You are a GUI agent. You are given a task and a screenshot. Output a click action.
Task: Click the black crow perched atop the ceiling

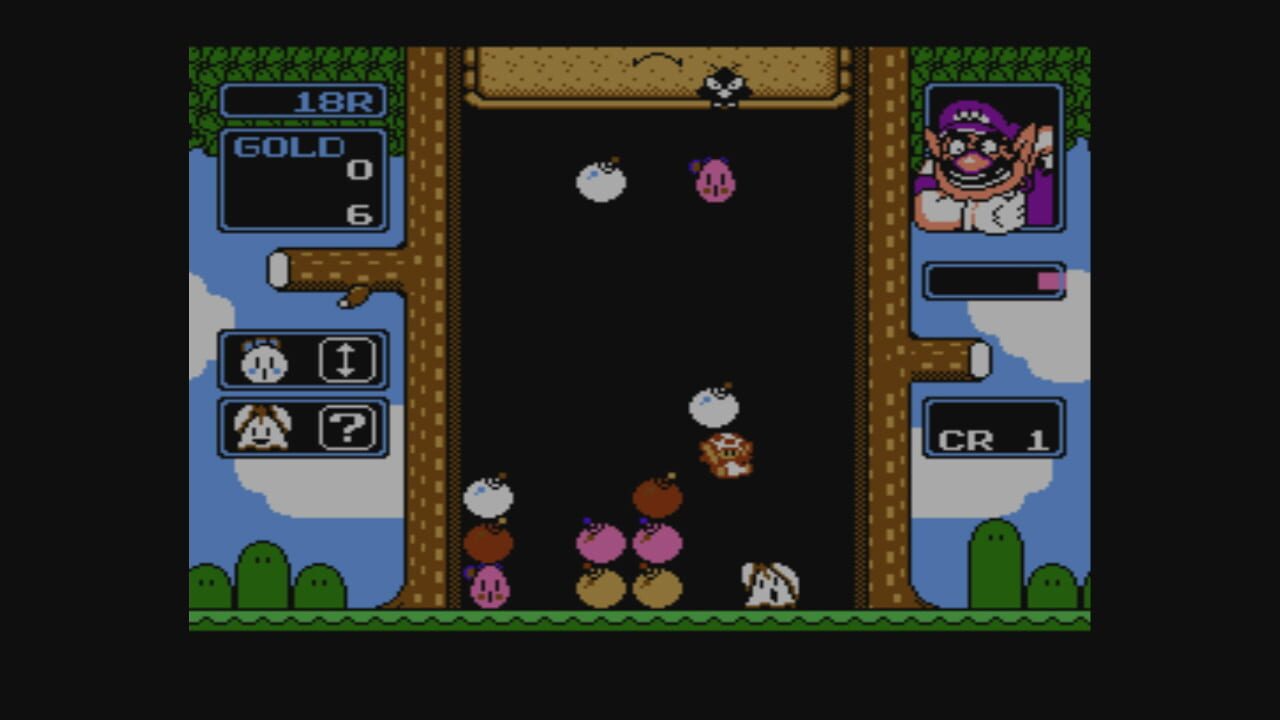point(722,85)
